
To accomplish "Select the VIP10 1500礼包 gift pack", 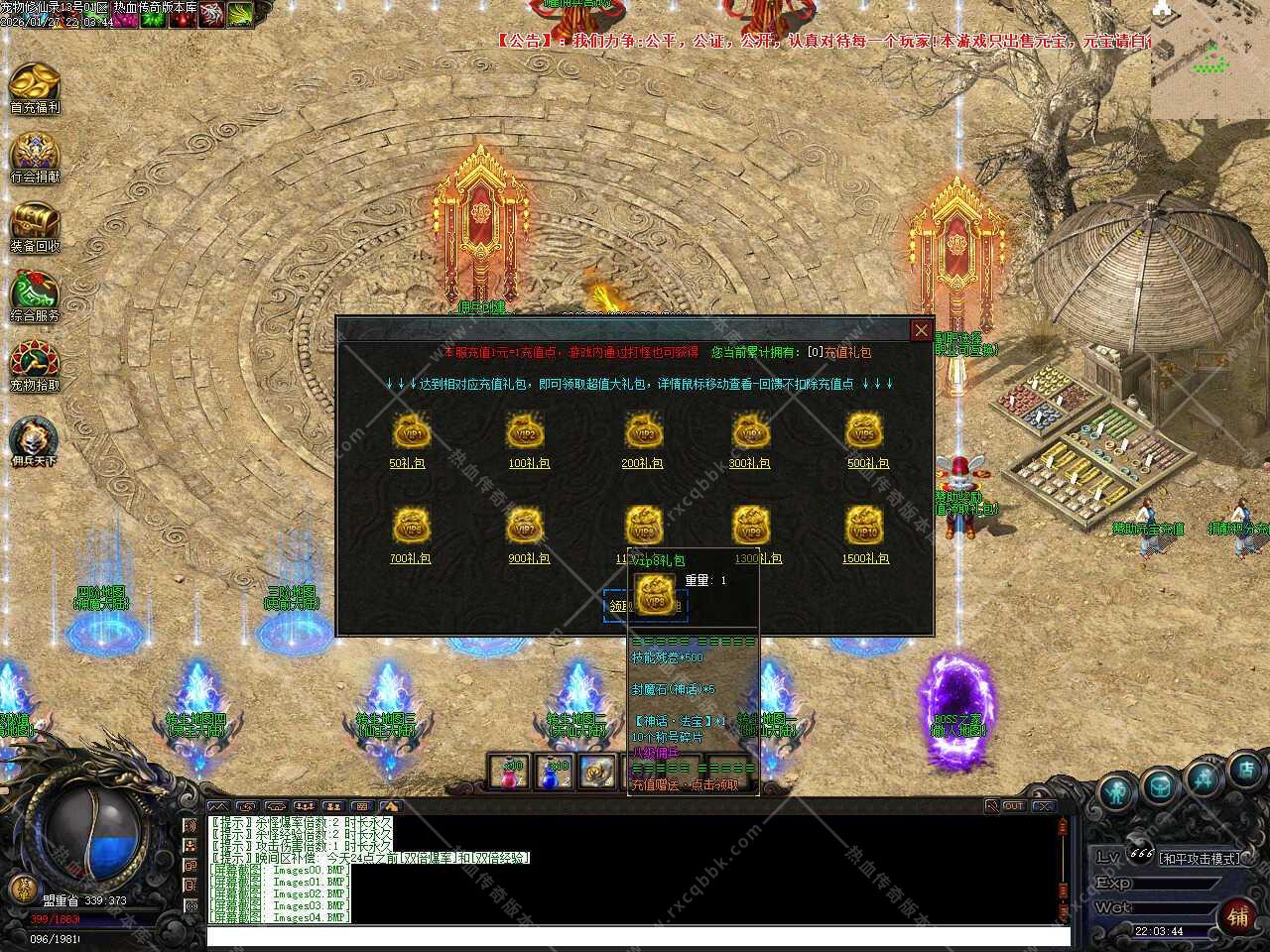I will (x=865, y=528).
